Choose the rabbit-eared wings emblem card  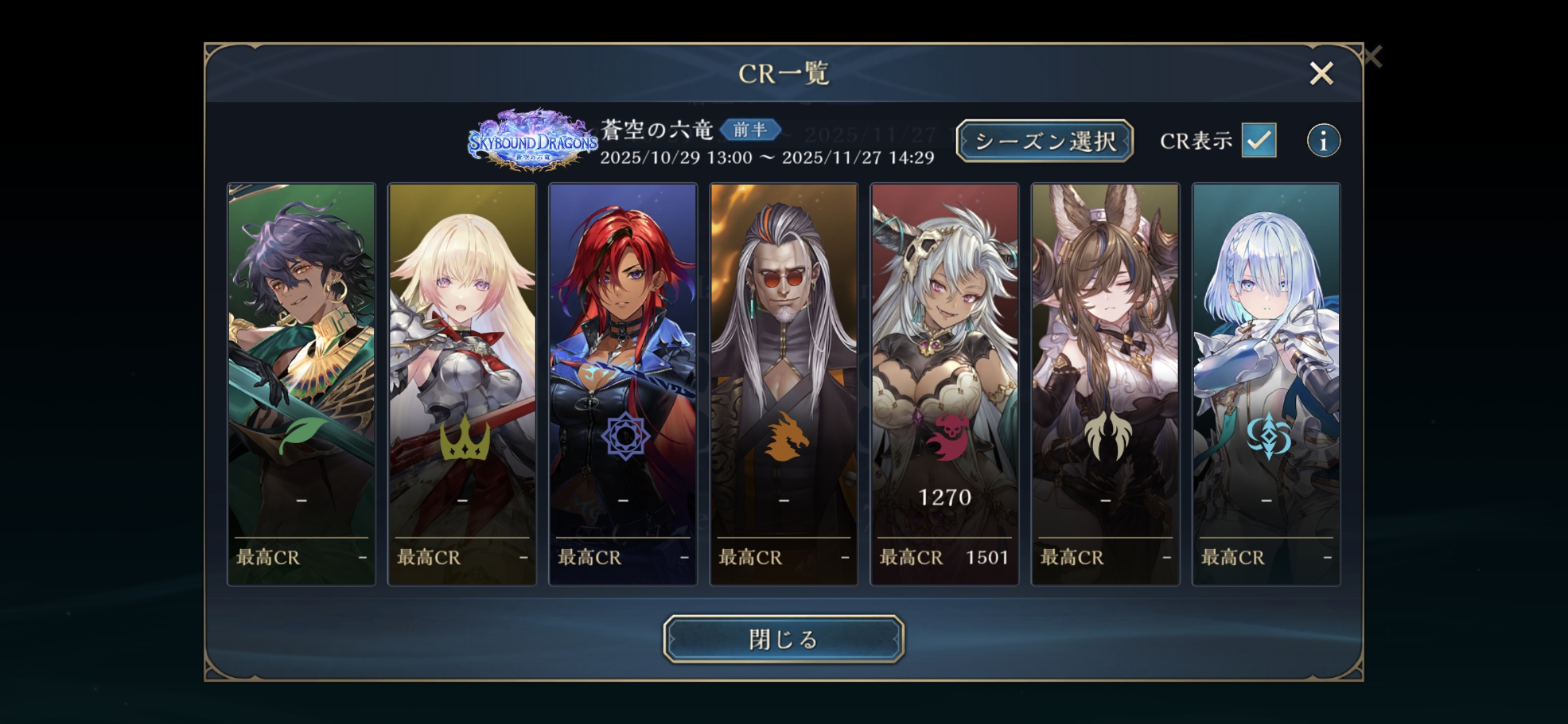tap(1106, 384)
